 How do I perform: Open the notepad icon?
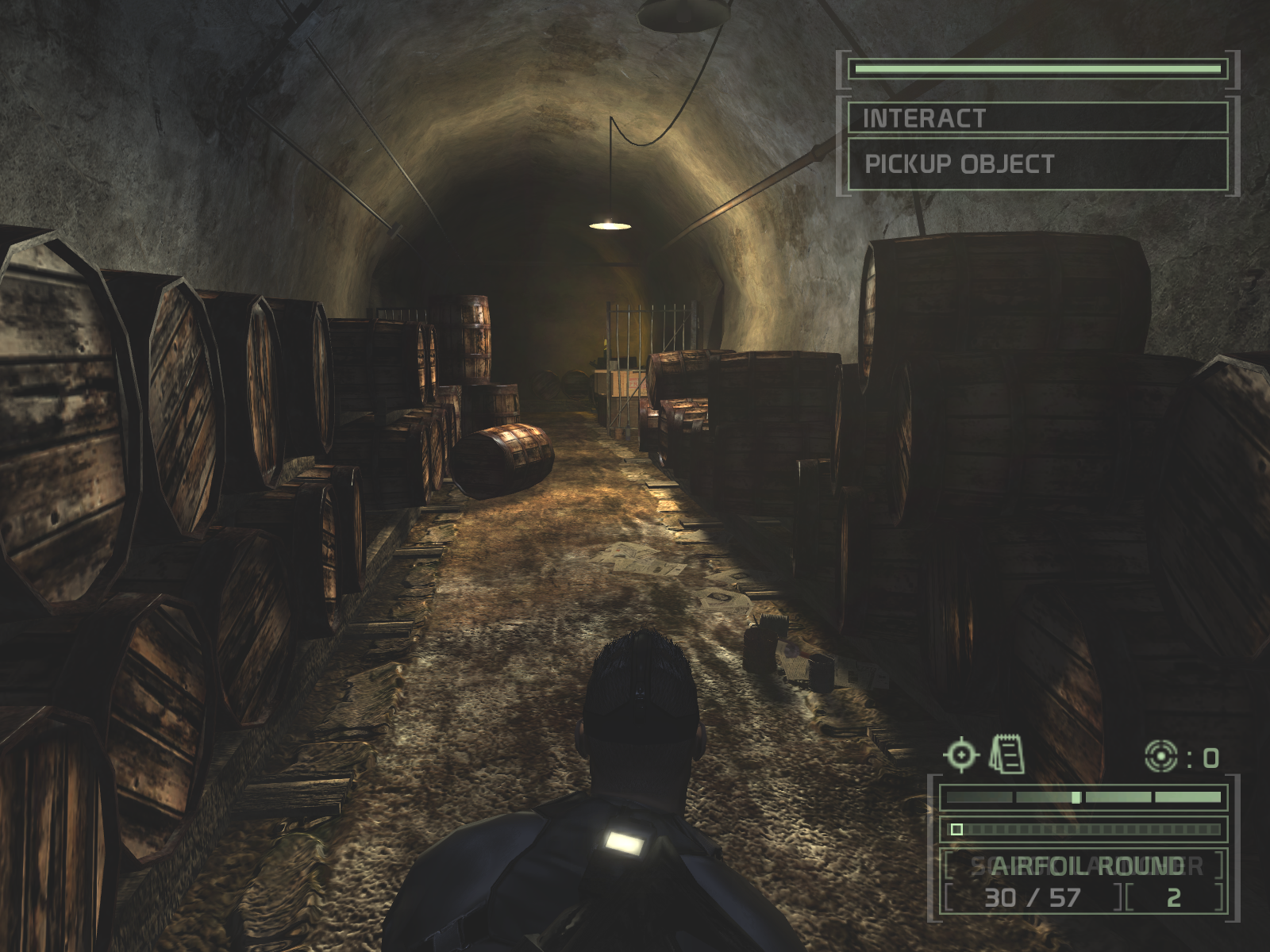tap(1006, 754)
